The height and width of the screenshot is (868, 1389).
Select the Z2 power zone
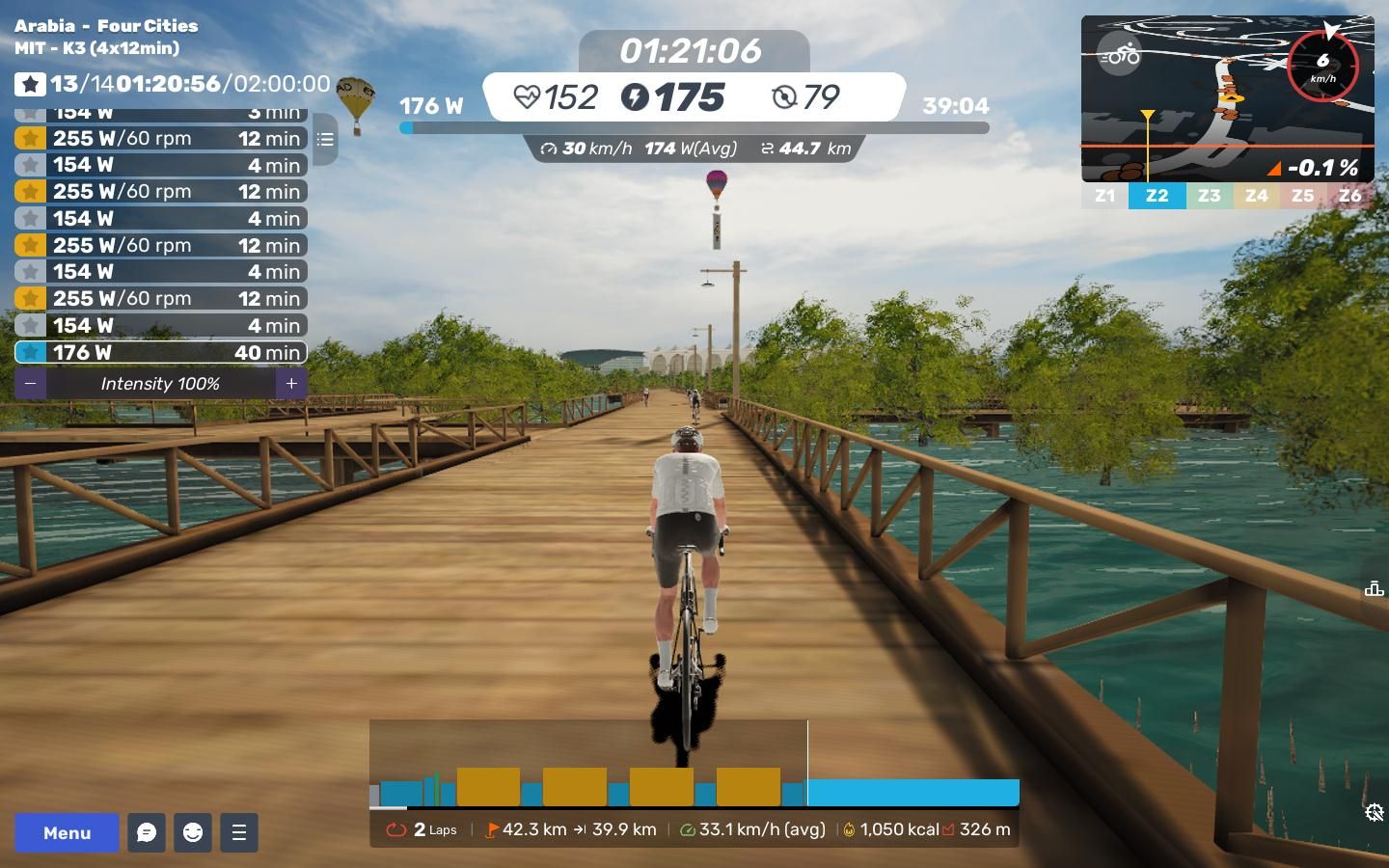(1157, 196)
